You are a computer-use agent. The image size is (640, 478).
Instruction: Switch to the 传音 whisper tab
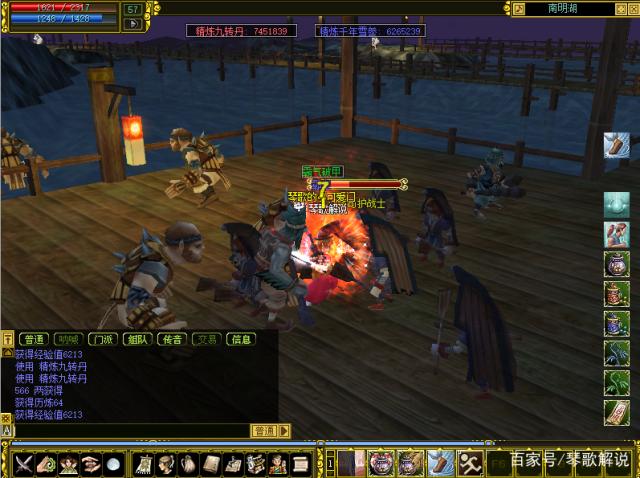[171, 339]
